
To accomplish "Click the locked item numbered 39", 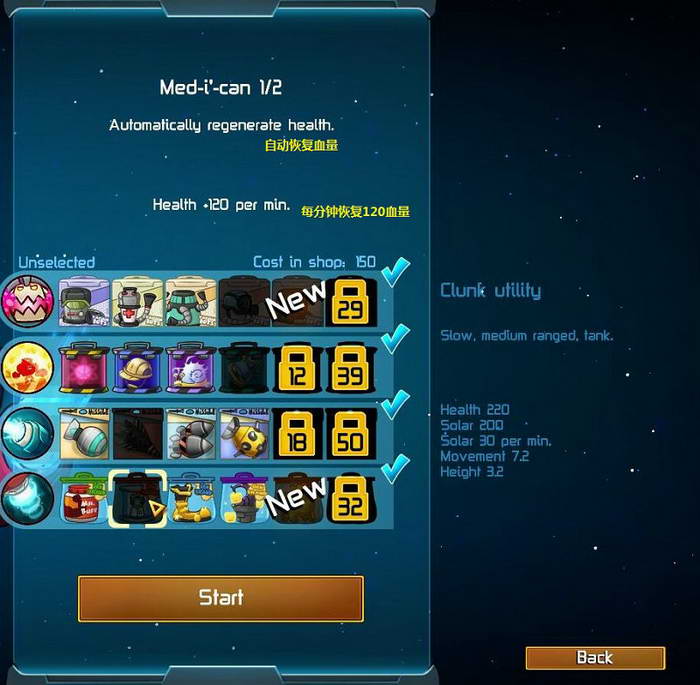I will (352, 367).
